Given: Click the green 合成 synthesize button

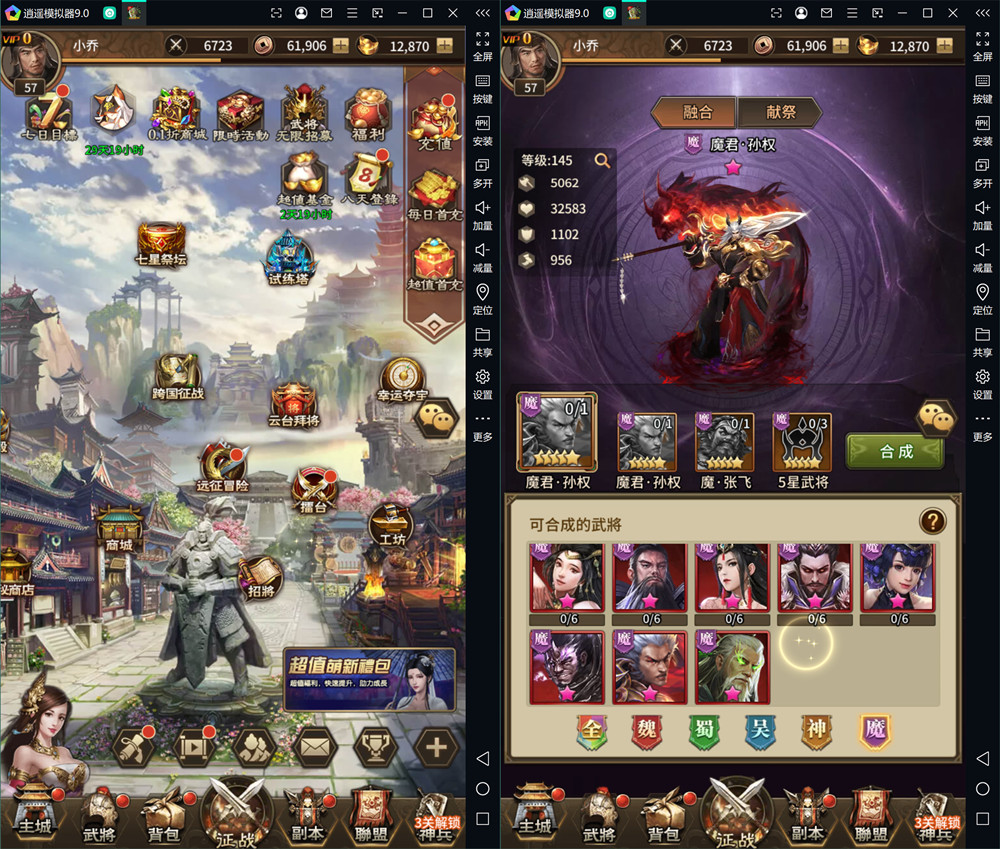Looking at the screenshot, I should pyautogui.click(x=895, y=451).
